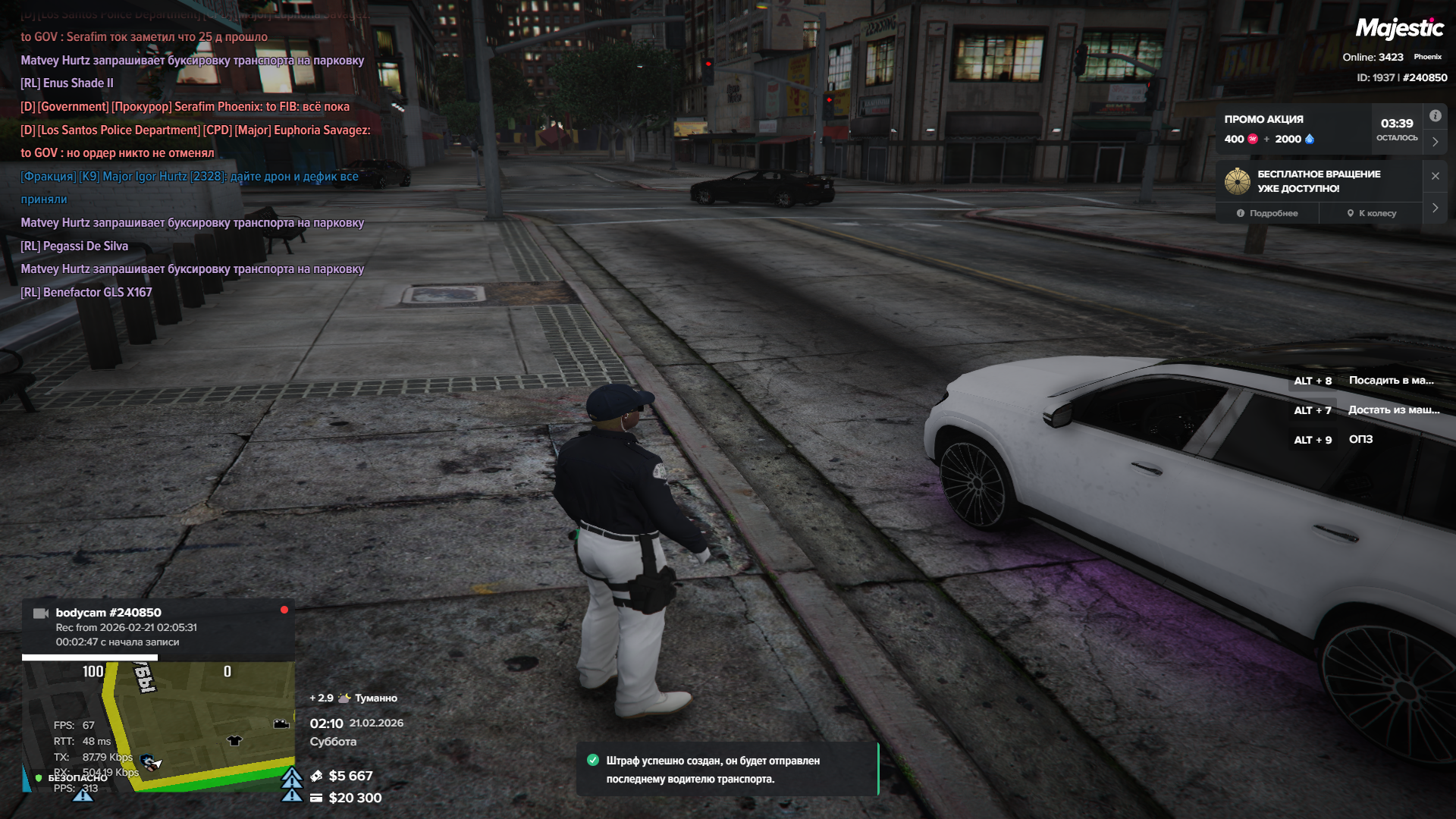Expand the ПРОМО АКЦИЯ panel arrow

click(1435, 142)
